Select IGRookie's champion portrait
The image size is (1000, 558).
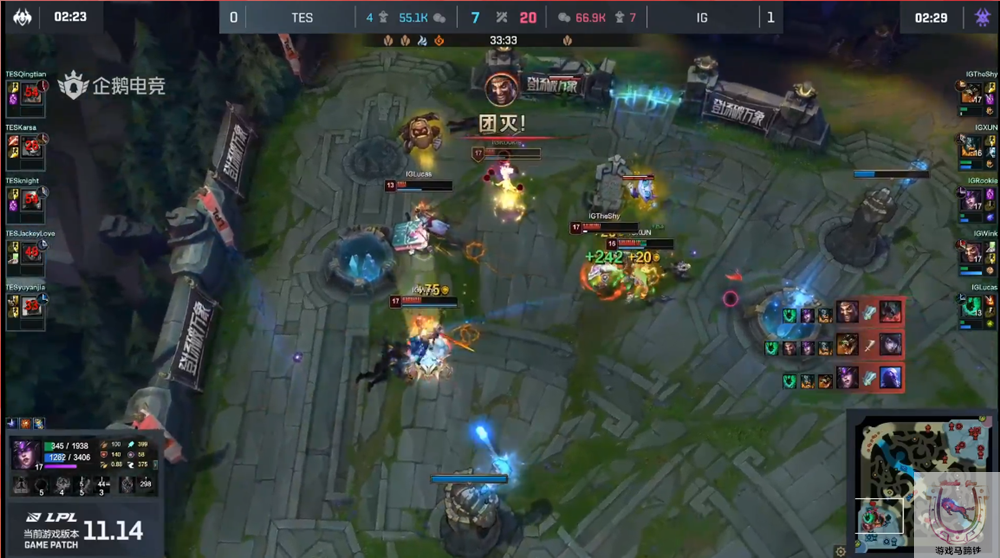coord(971,199)
